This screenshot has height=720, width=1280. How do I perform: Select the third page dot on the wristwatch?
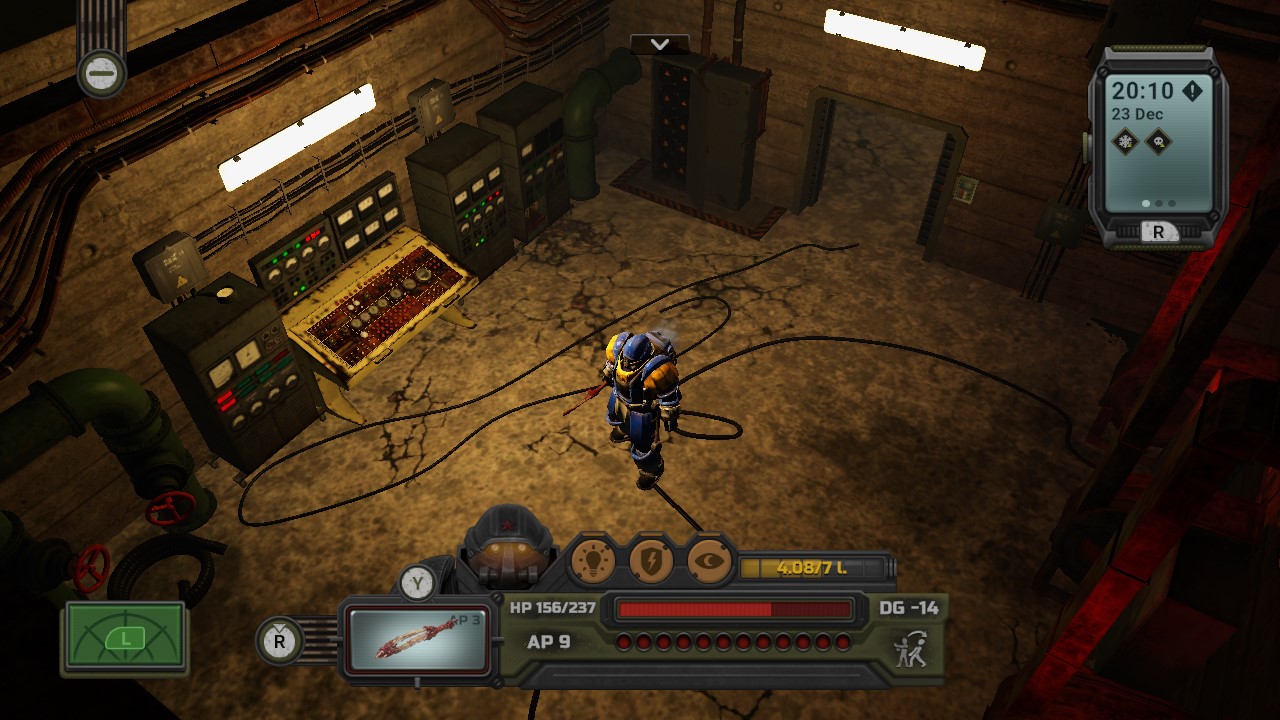click(x=1170, y=203)
